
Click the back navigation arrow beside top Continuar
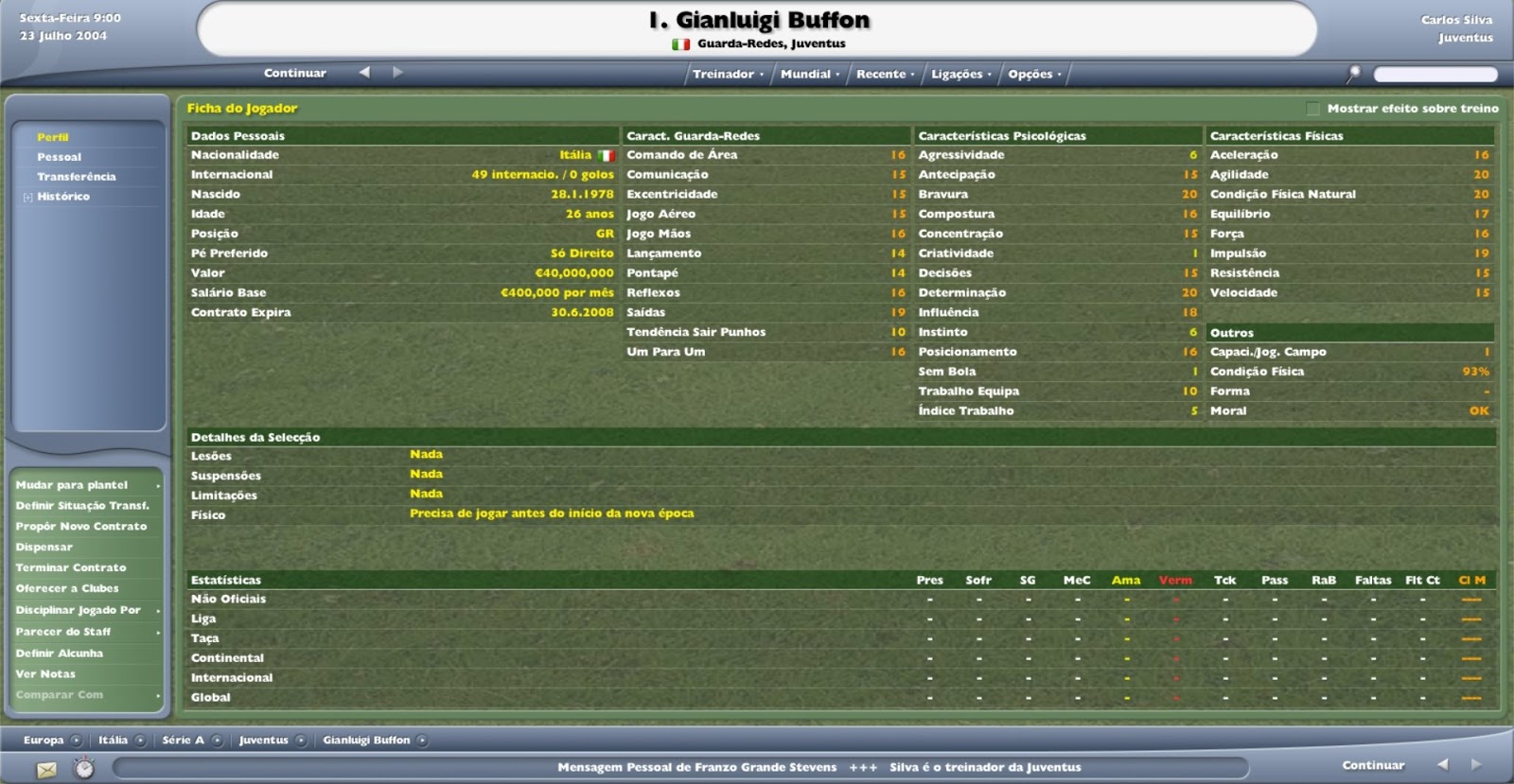coord(363,71)
